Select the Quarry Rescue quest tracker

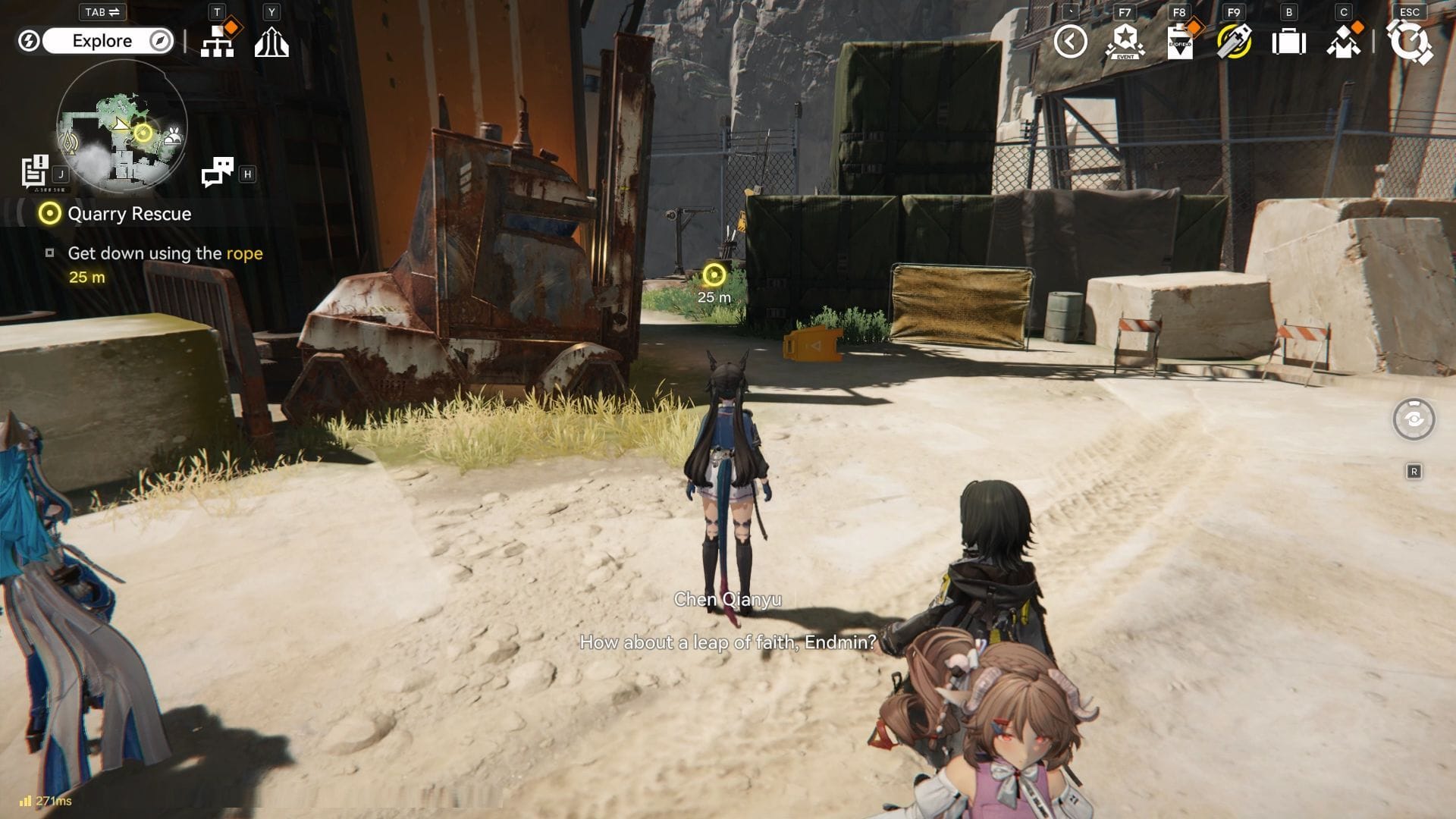coord(129,214)
